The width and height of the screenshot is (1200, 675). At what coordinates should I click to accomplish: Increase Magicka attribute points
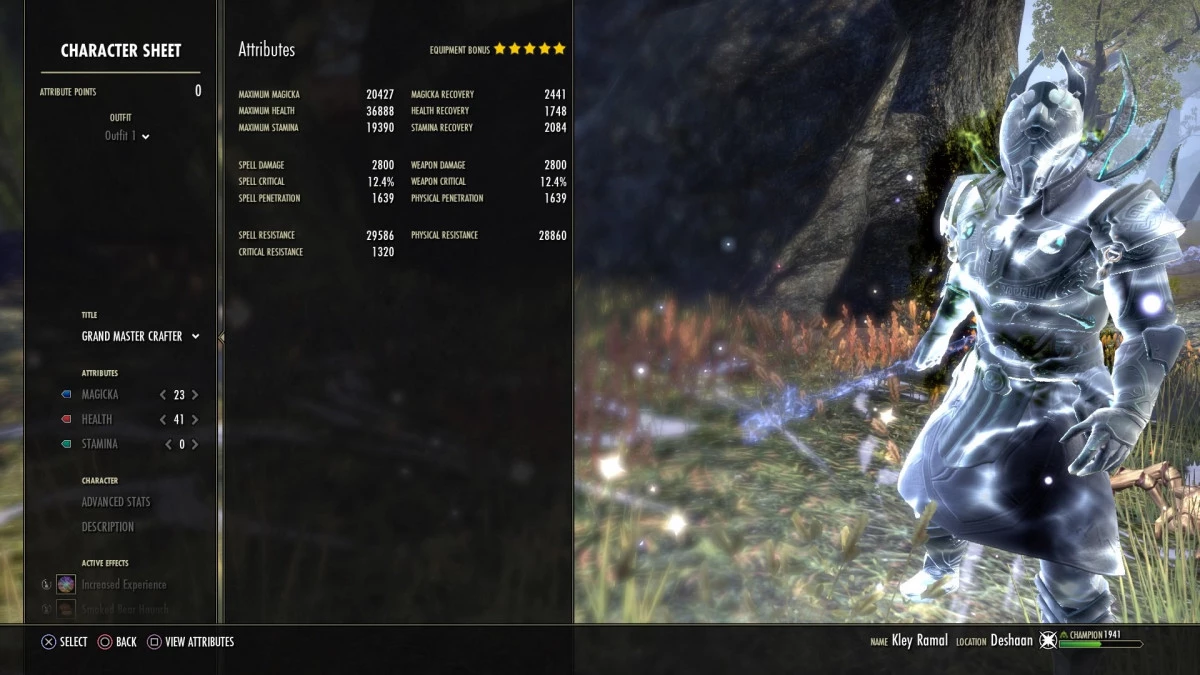point(195,395)
